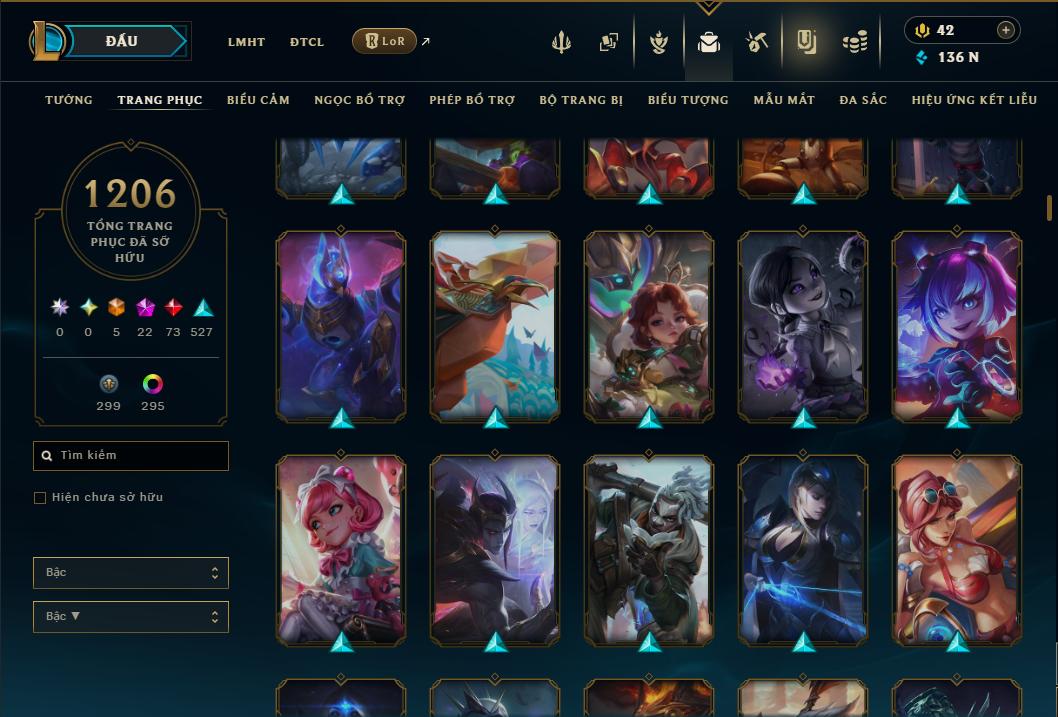This screenshot has height=717, width=1058.
Task: Open the trident icon in top bar
Action: click(x=561, y=42)
